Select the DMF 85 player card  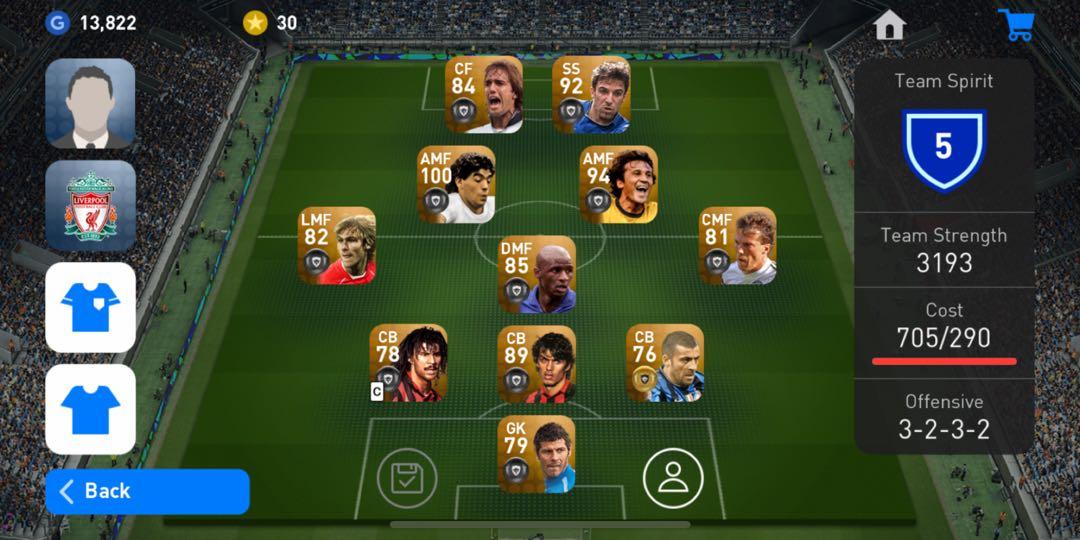pos(537,274)
